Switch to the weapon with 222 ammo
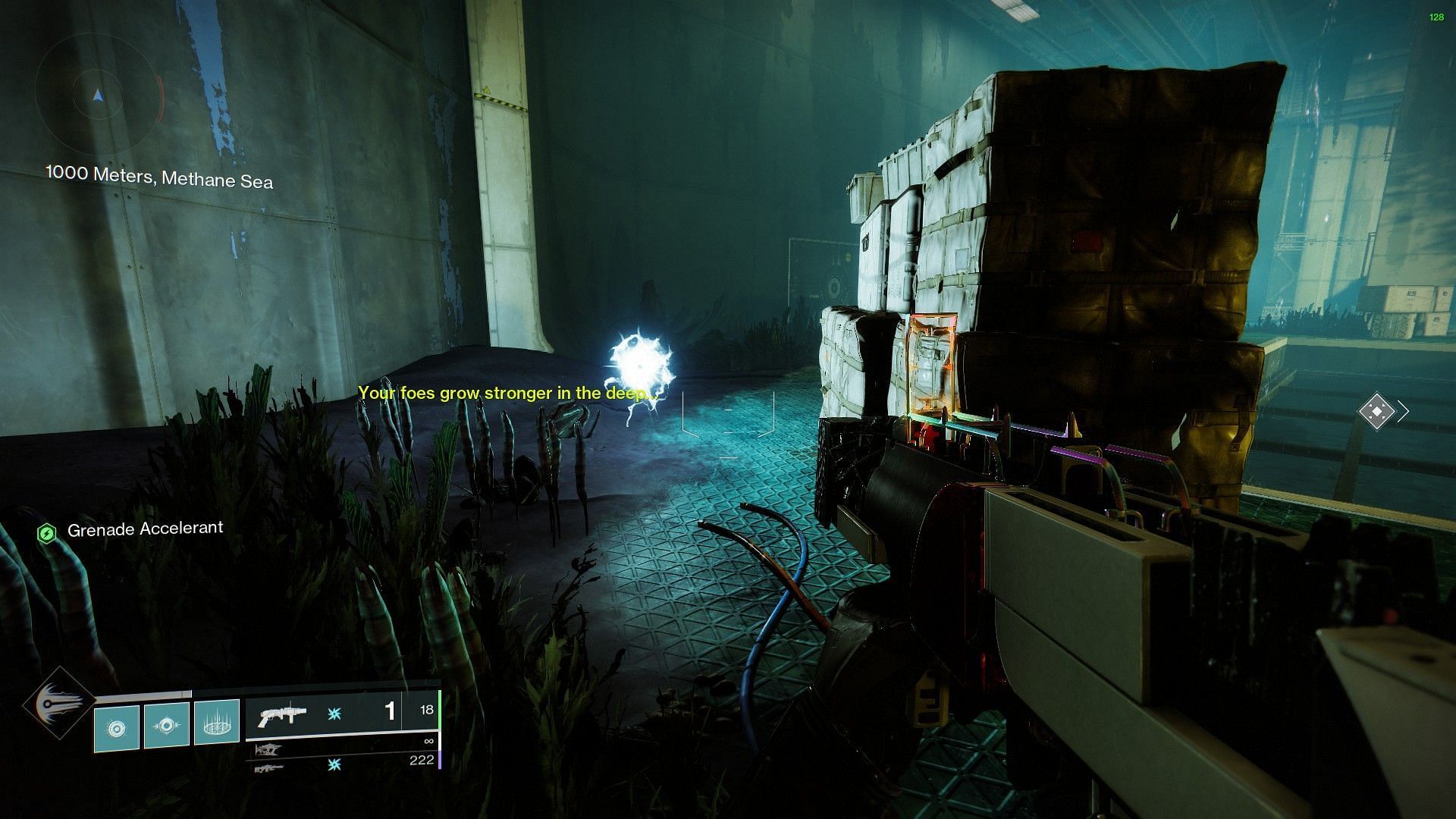The image size is (1456, 819). click(268, 768)
